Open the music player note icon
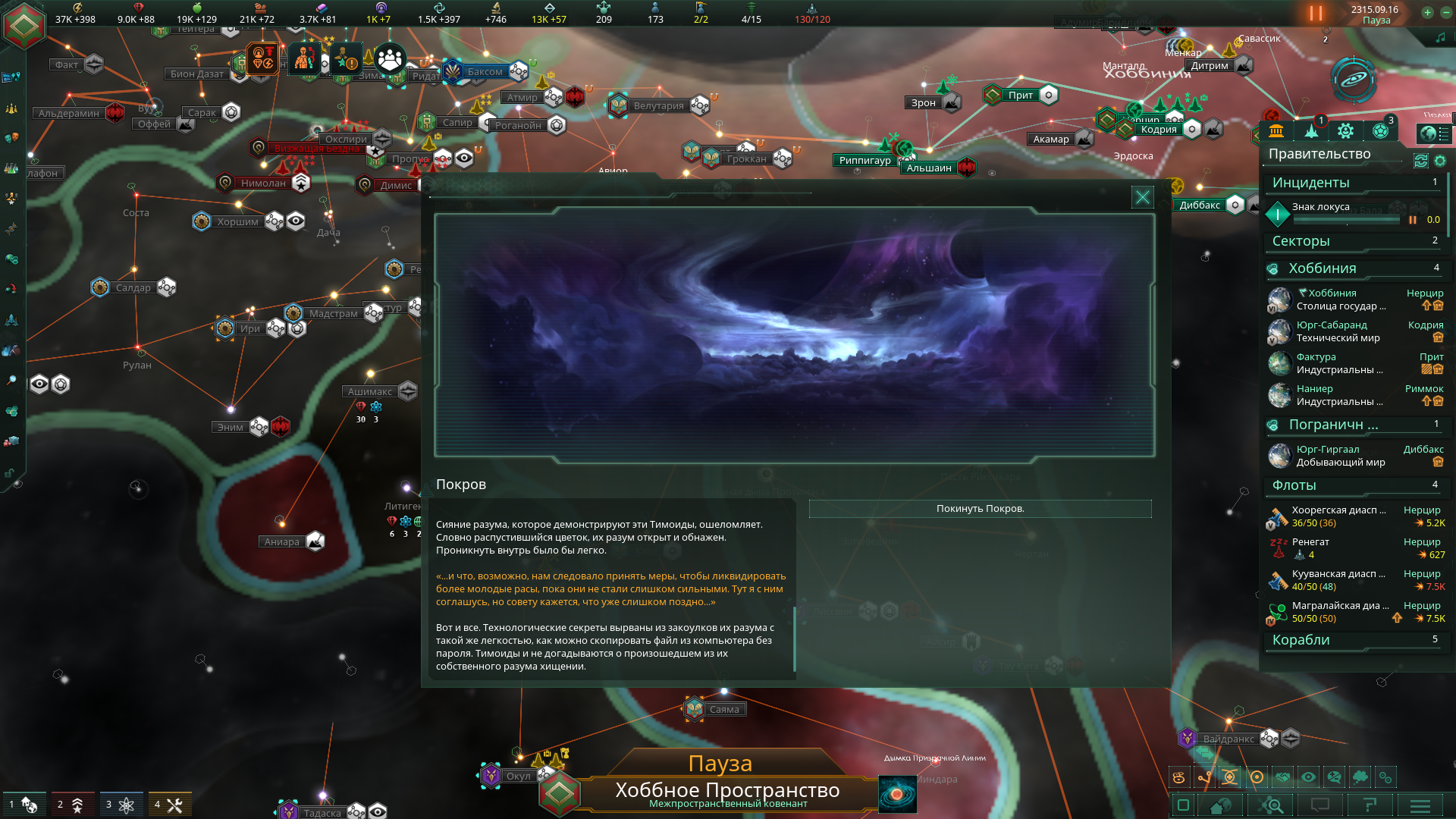Viewport: 1456px width, 819px height. tap(1440, 38)
